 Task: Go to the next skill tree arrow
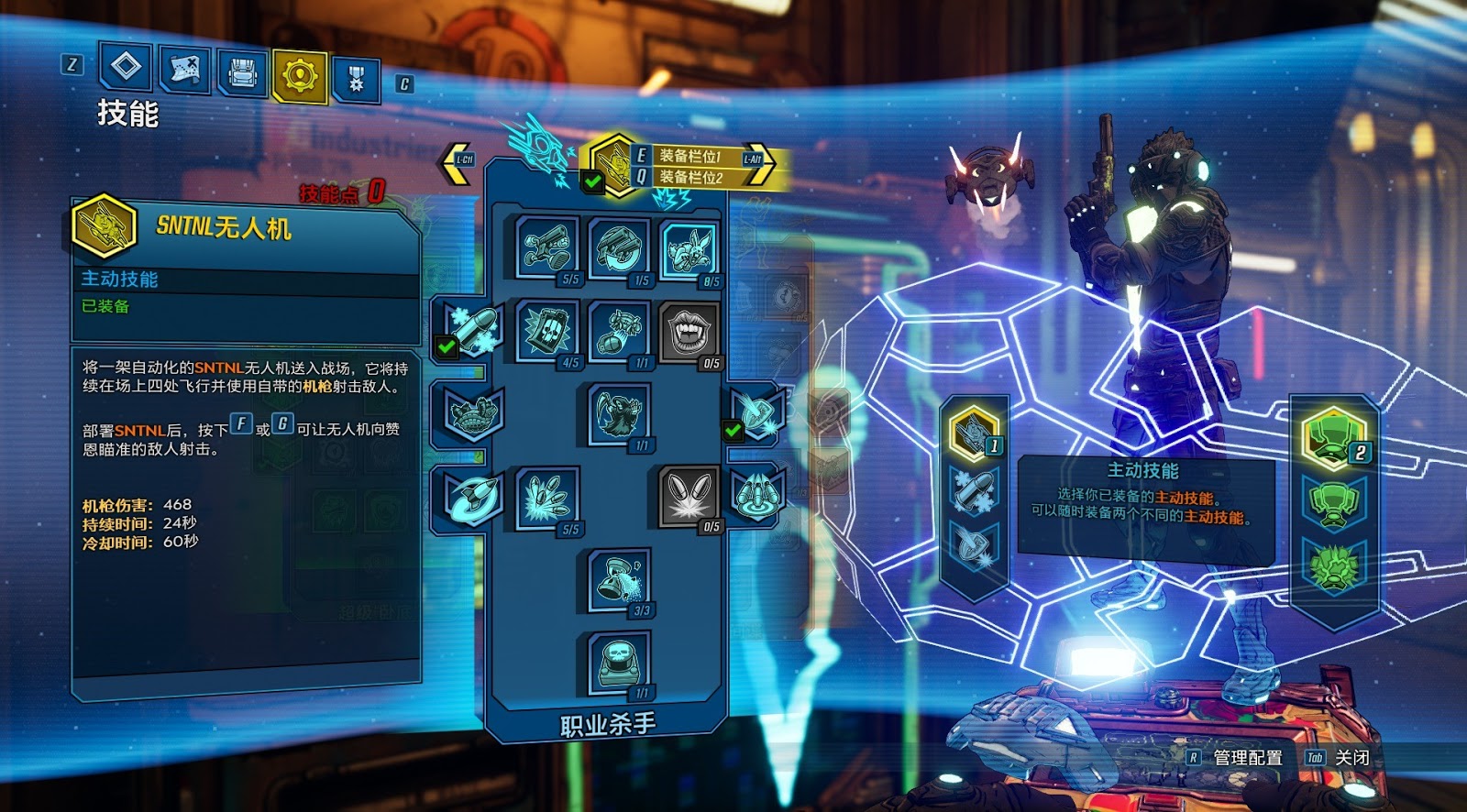click(757, 161)
